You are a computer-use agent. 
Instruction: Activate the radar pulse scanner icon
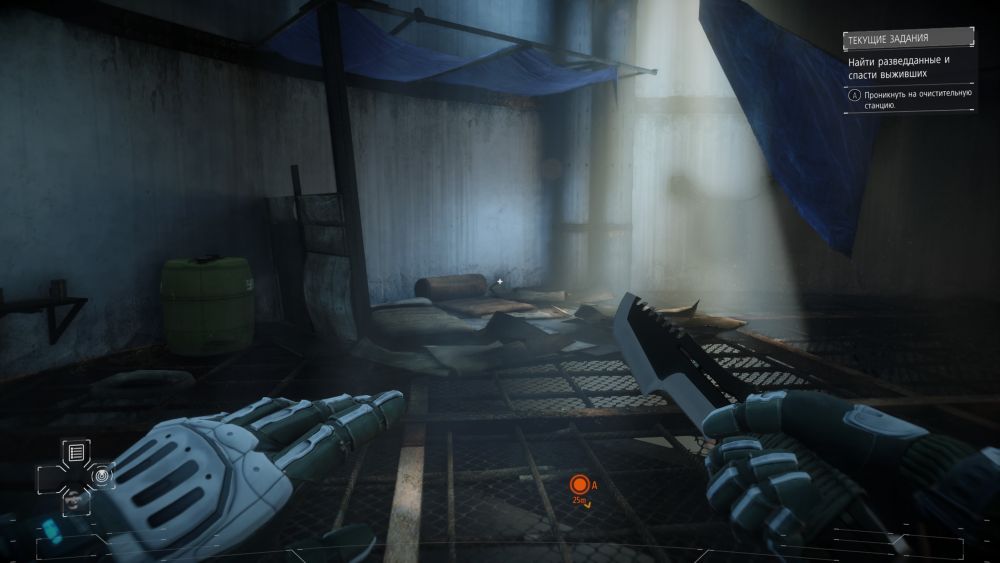[100, 477]
